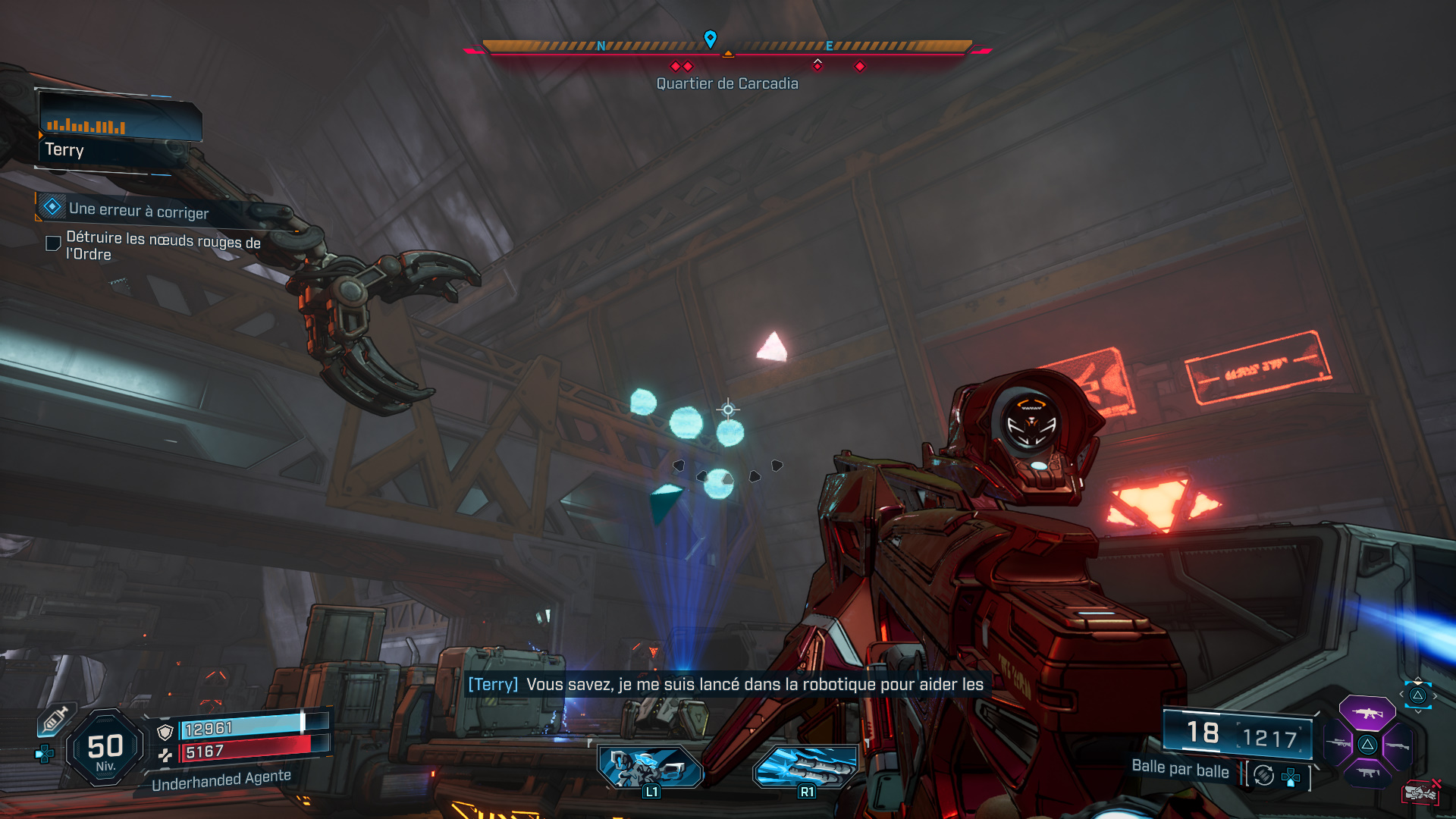Screen dimensions: 1456x819
Task: Toggle the d-pad up swap indicator near the ammo counter
Action: tap(1291, 778)
